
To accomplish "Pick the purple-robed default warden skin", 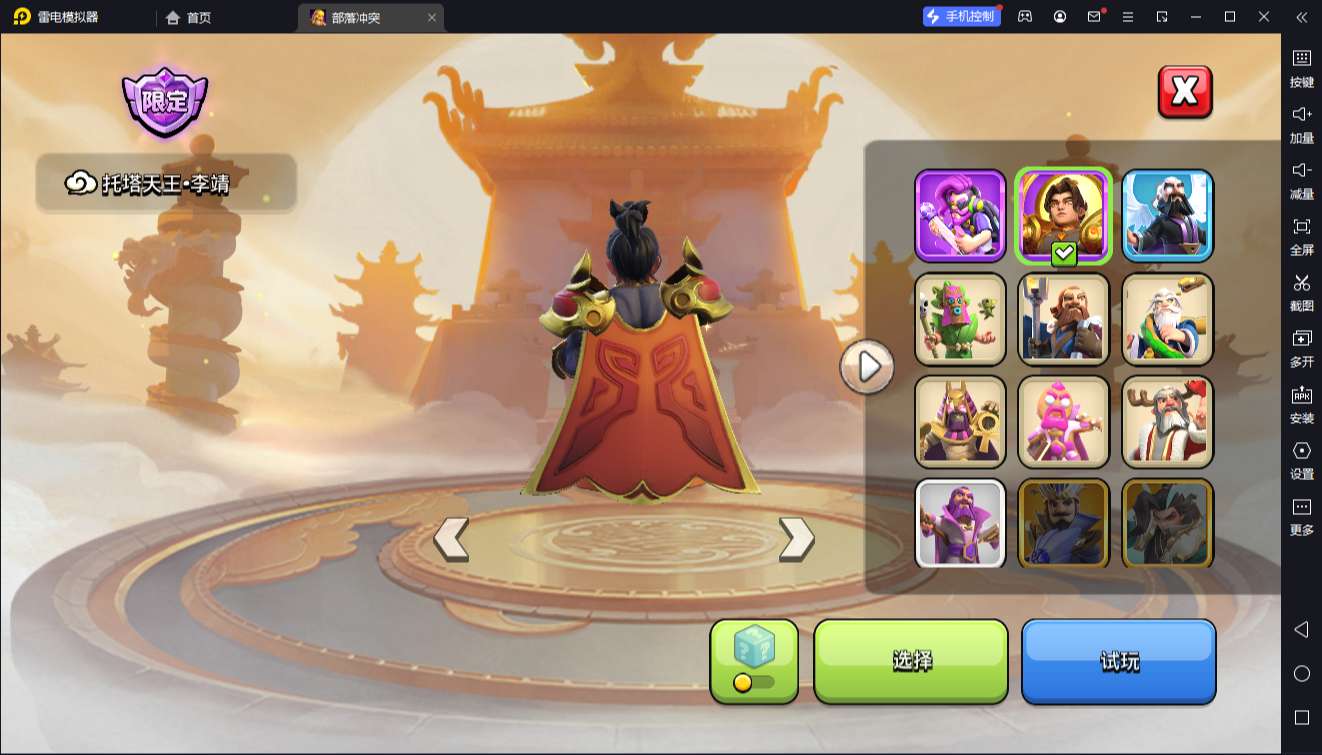I will tap(960, 522).
